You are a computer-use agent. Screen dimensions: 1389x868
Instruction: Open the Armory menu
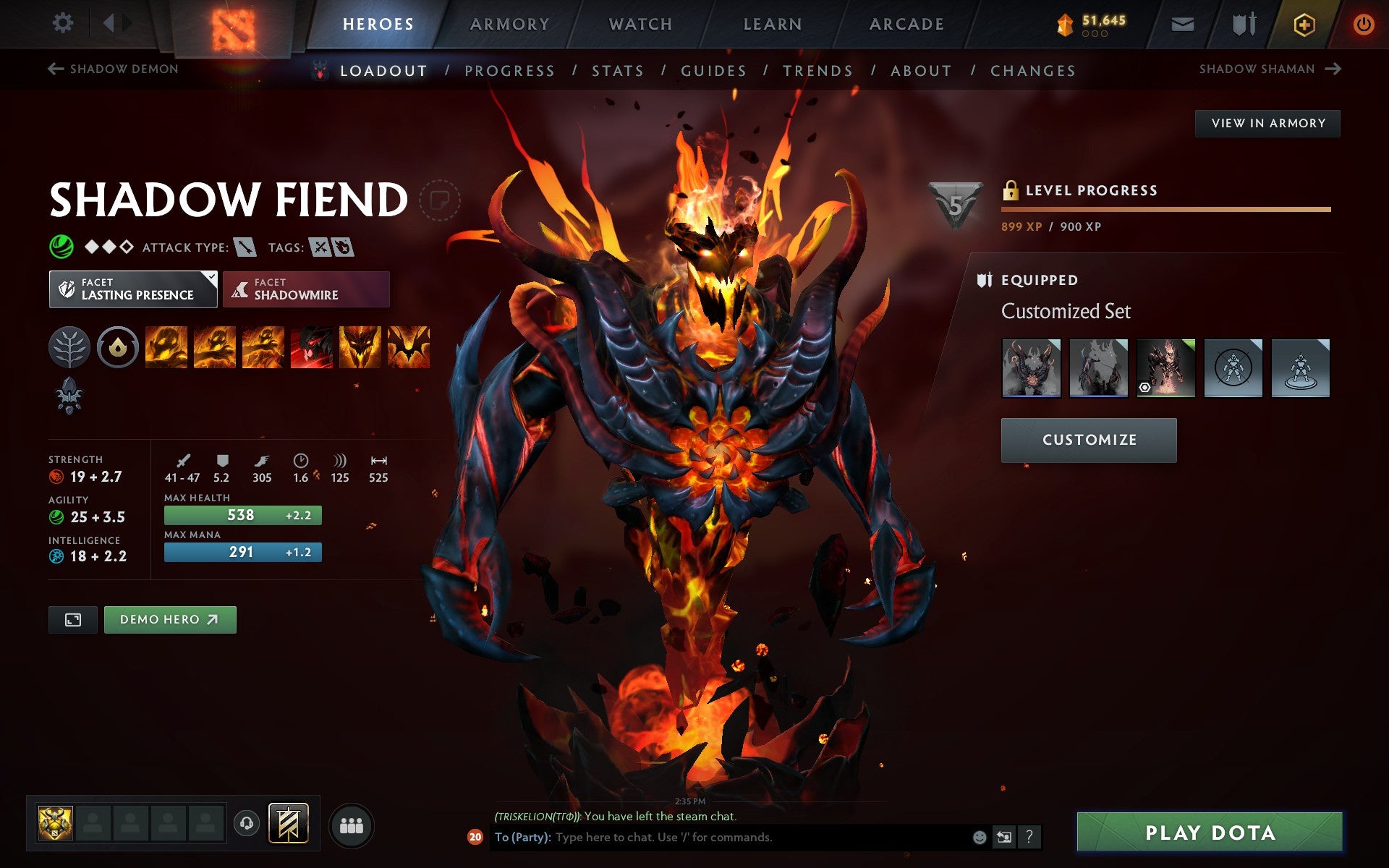(x=509, y=23)
